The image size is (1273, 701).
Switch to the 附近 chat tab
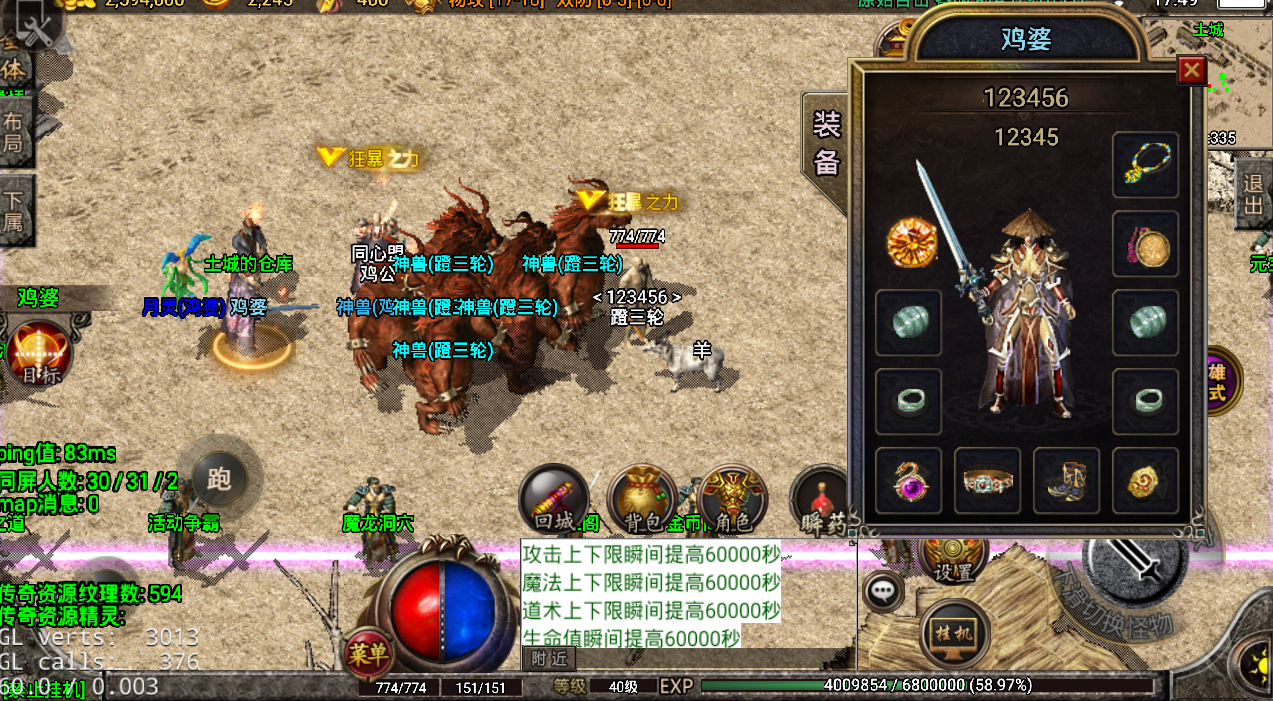pos(549,658)
